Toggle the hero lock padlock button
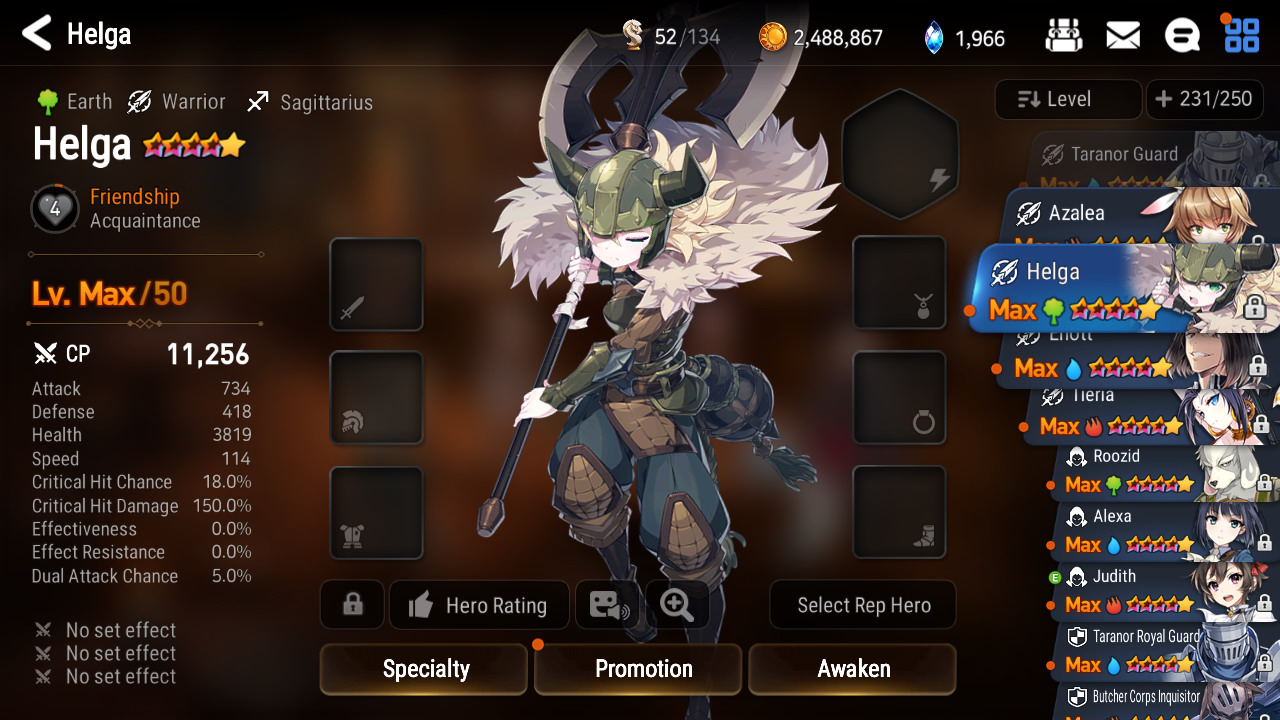1280x720 pixels. [x=352, y=605]
